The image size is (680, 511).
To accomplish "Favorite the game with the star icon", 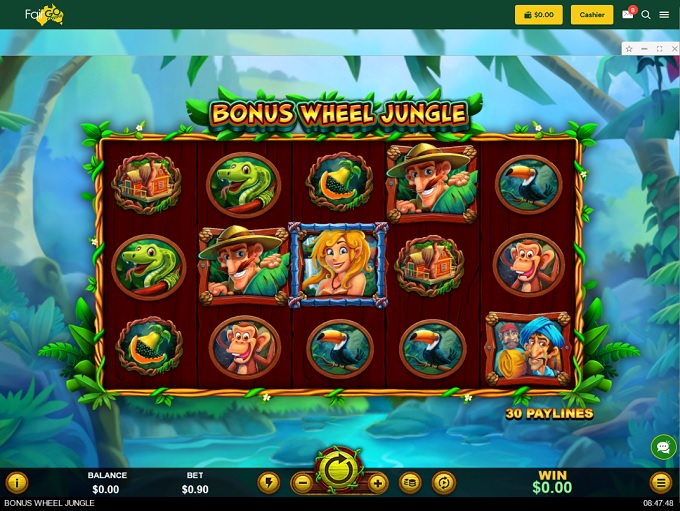I will point(629,48).
